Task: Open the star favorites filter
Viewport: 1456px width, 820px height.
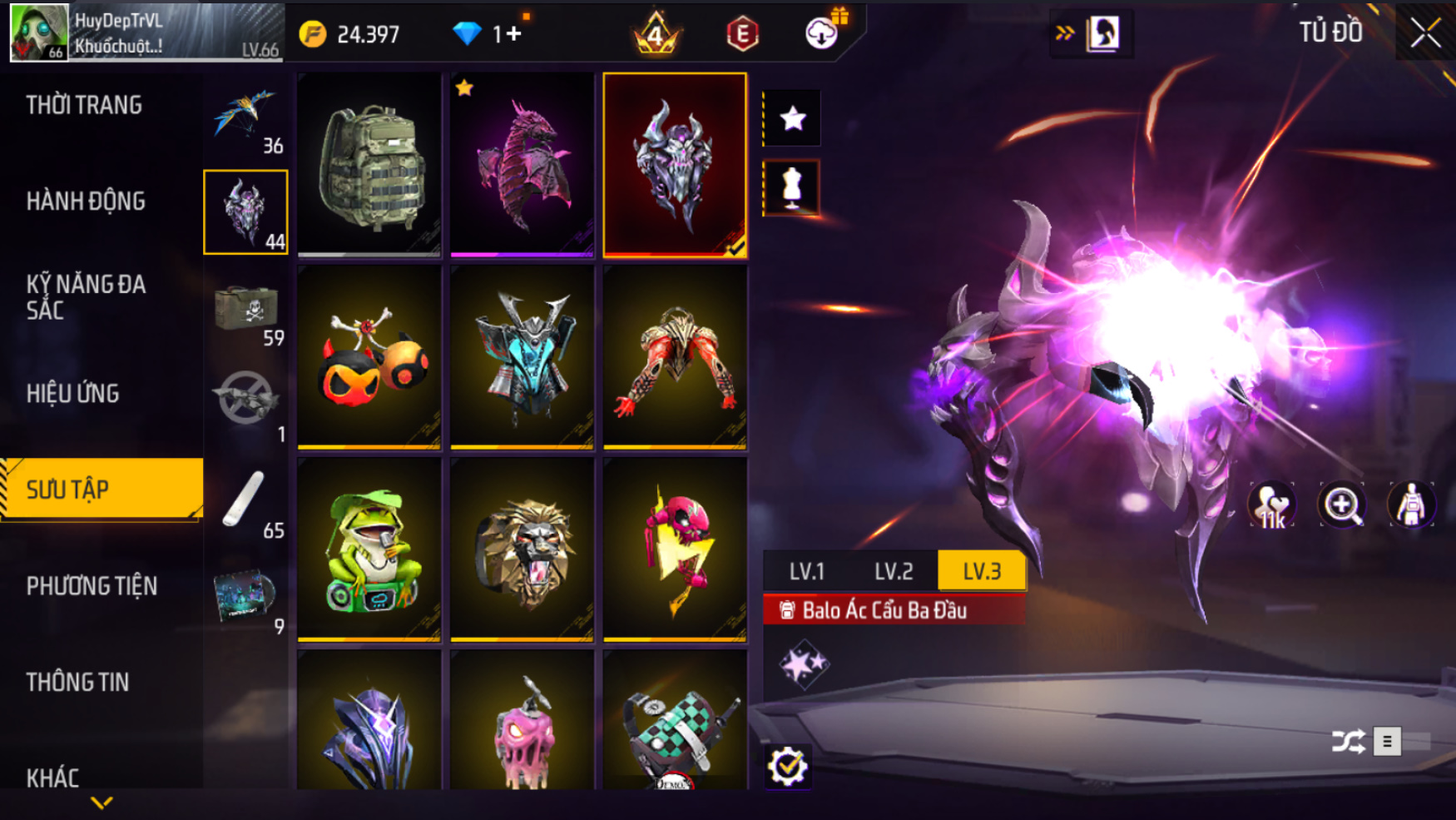Action: tap(792, 118)
